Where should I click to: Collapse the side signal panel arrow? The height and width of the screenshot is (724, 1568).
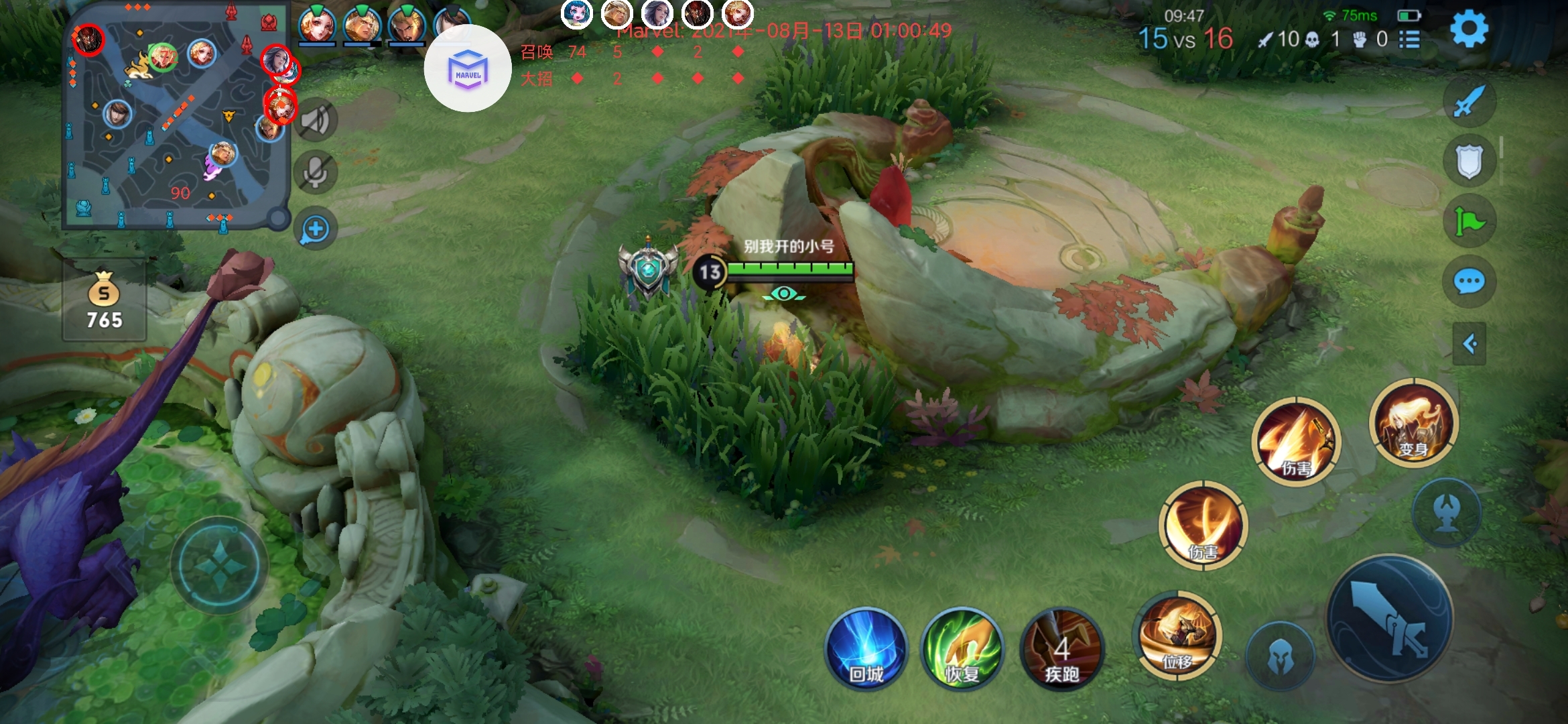coord(1469,345)
